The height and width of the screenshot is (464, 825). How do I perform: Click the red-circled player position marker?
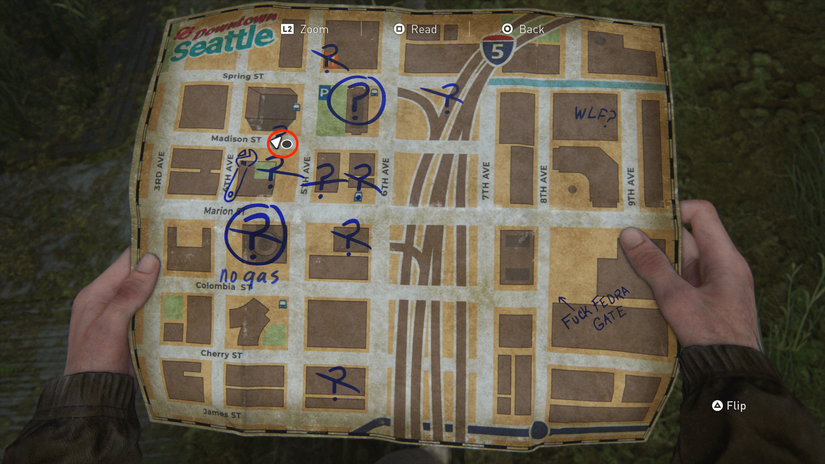282,144
